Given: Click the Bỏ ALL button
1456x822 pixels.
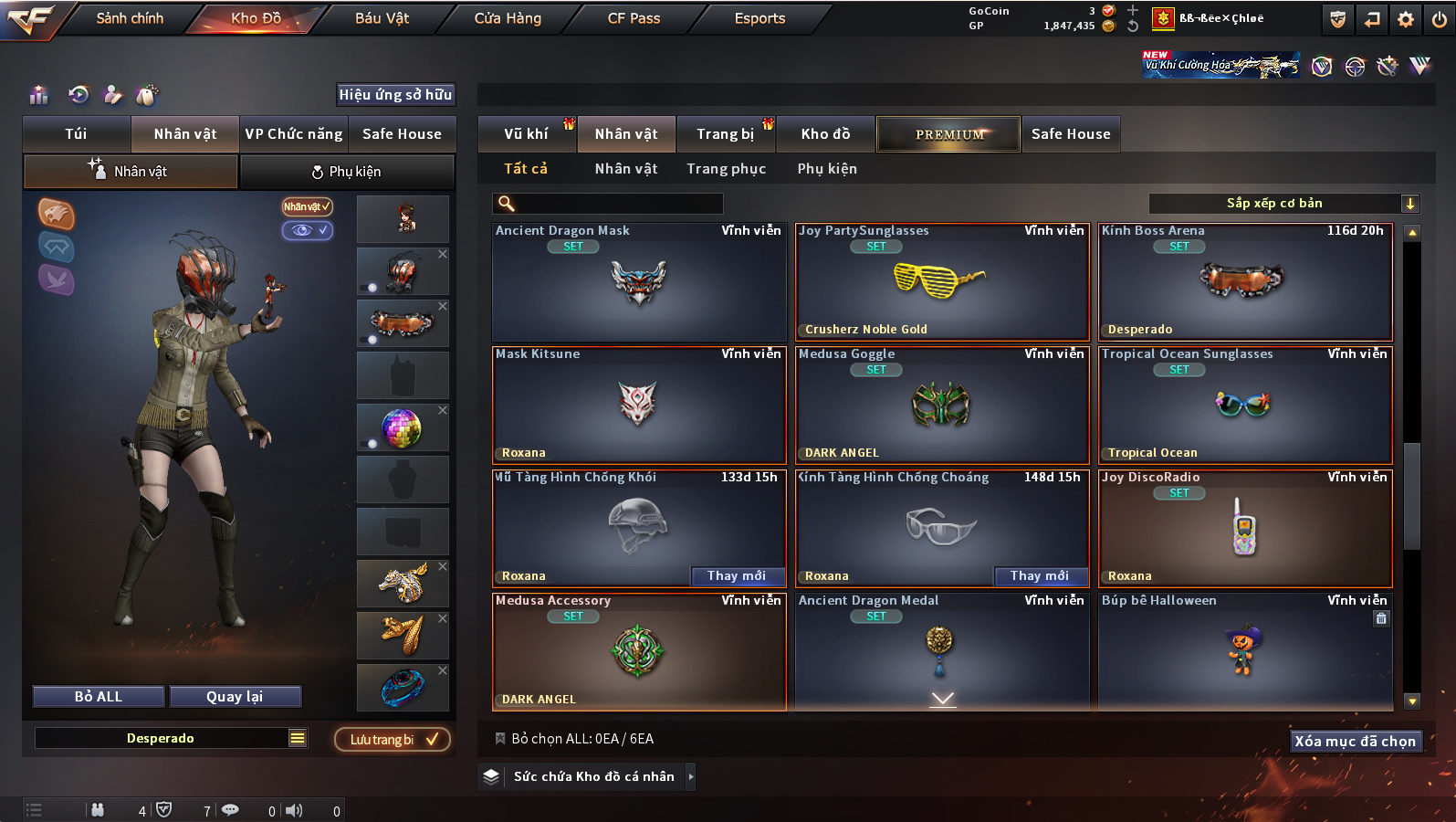Looking at the screenshot, I should click(x=99, y=697).
